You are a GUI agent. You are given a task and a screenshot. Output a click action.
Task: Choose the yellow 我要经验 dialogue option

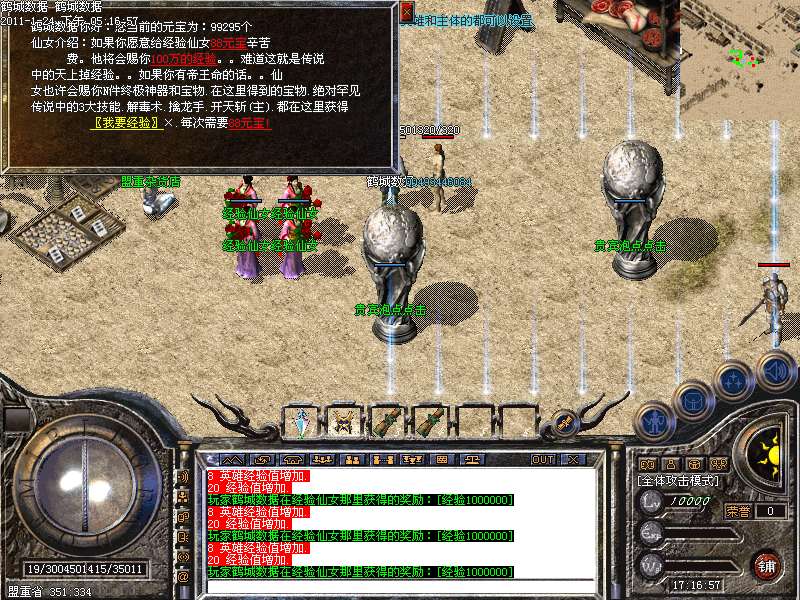tap(127, 124)
